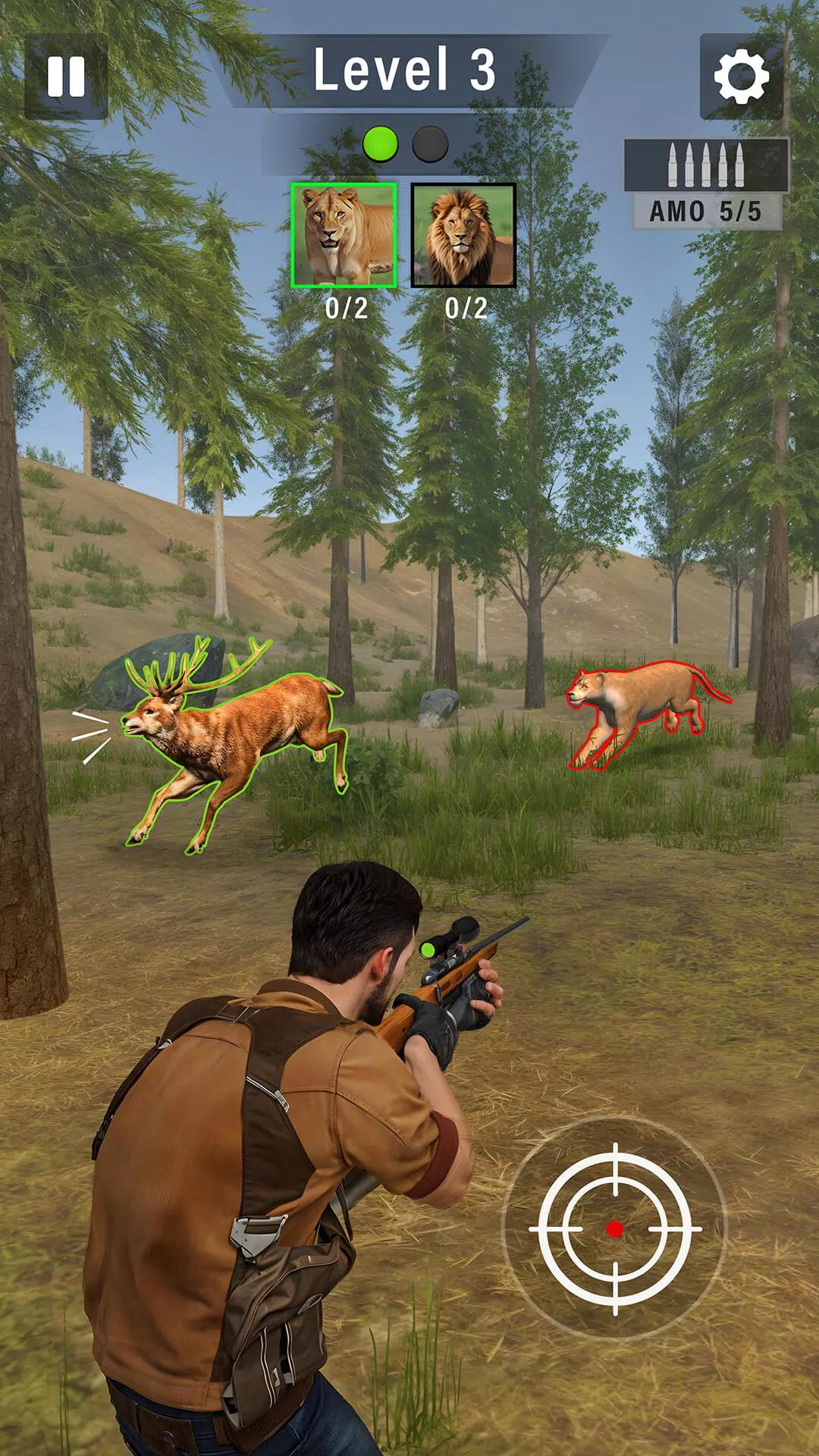Open the gear settings menu
This screenshot has height=1456, width=819.
click(741, 77)
